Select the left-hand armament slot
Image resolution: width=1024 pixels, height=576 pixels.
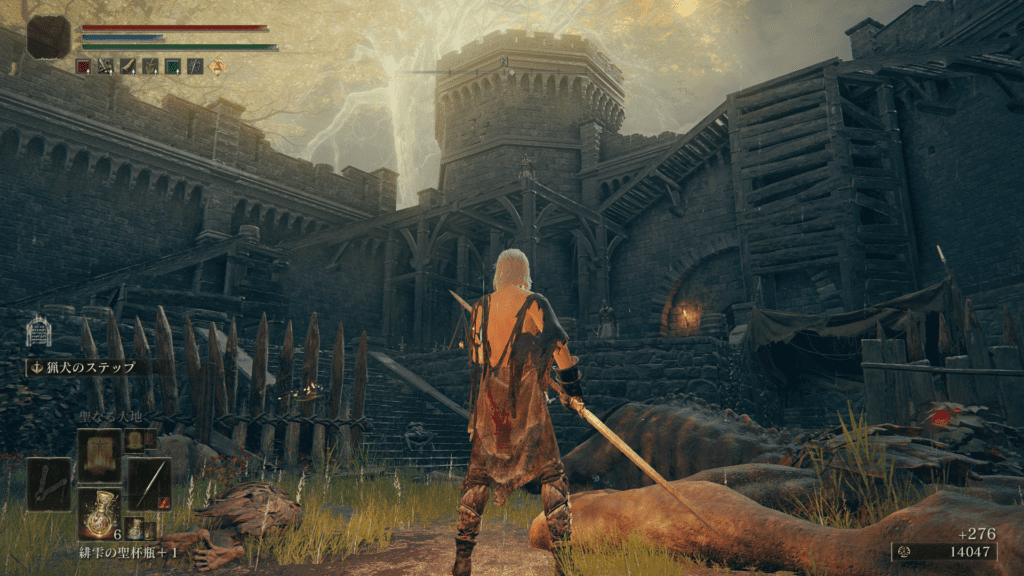(x=49, y=484)
